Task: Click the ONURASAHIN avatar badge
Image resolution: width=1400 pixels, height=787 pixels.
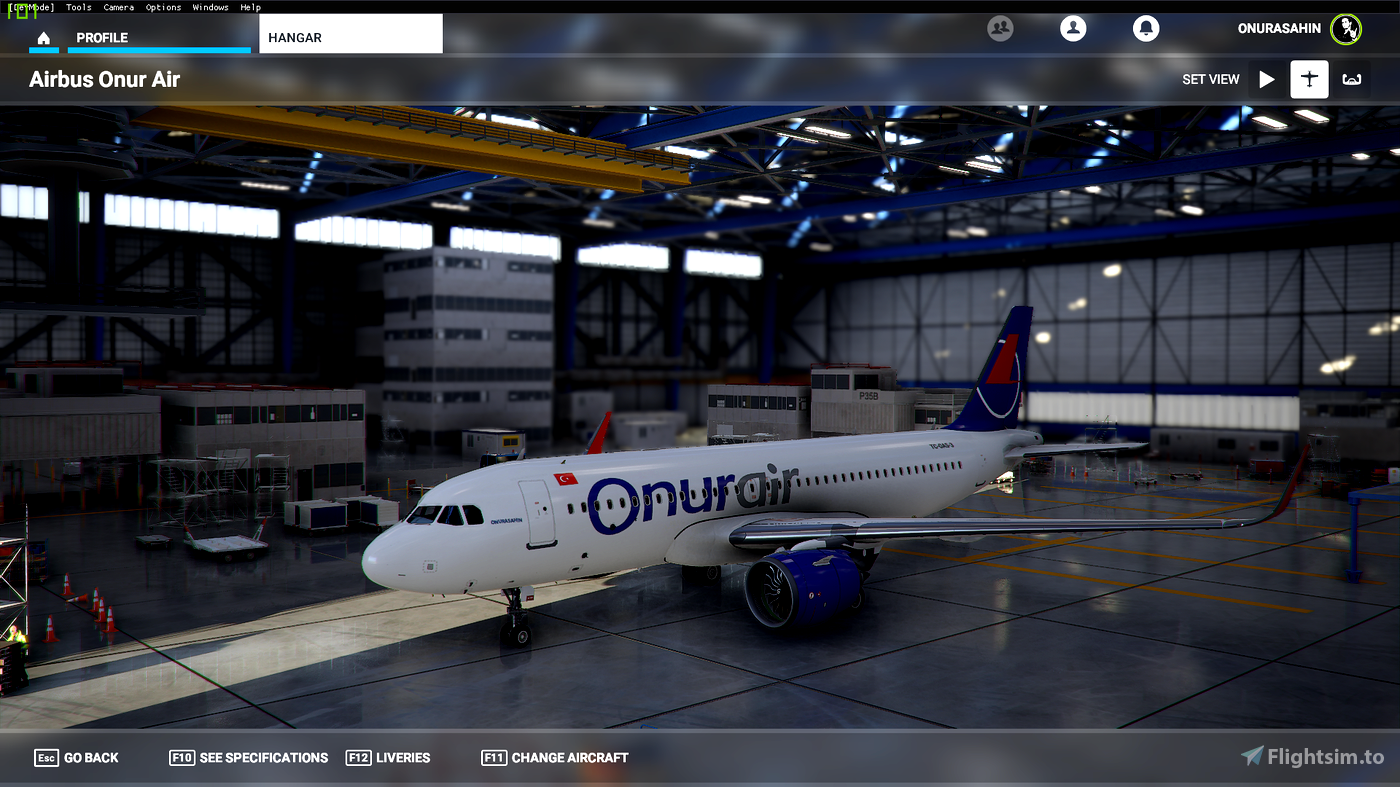Action: pos(1346,29)
